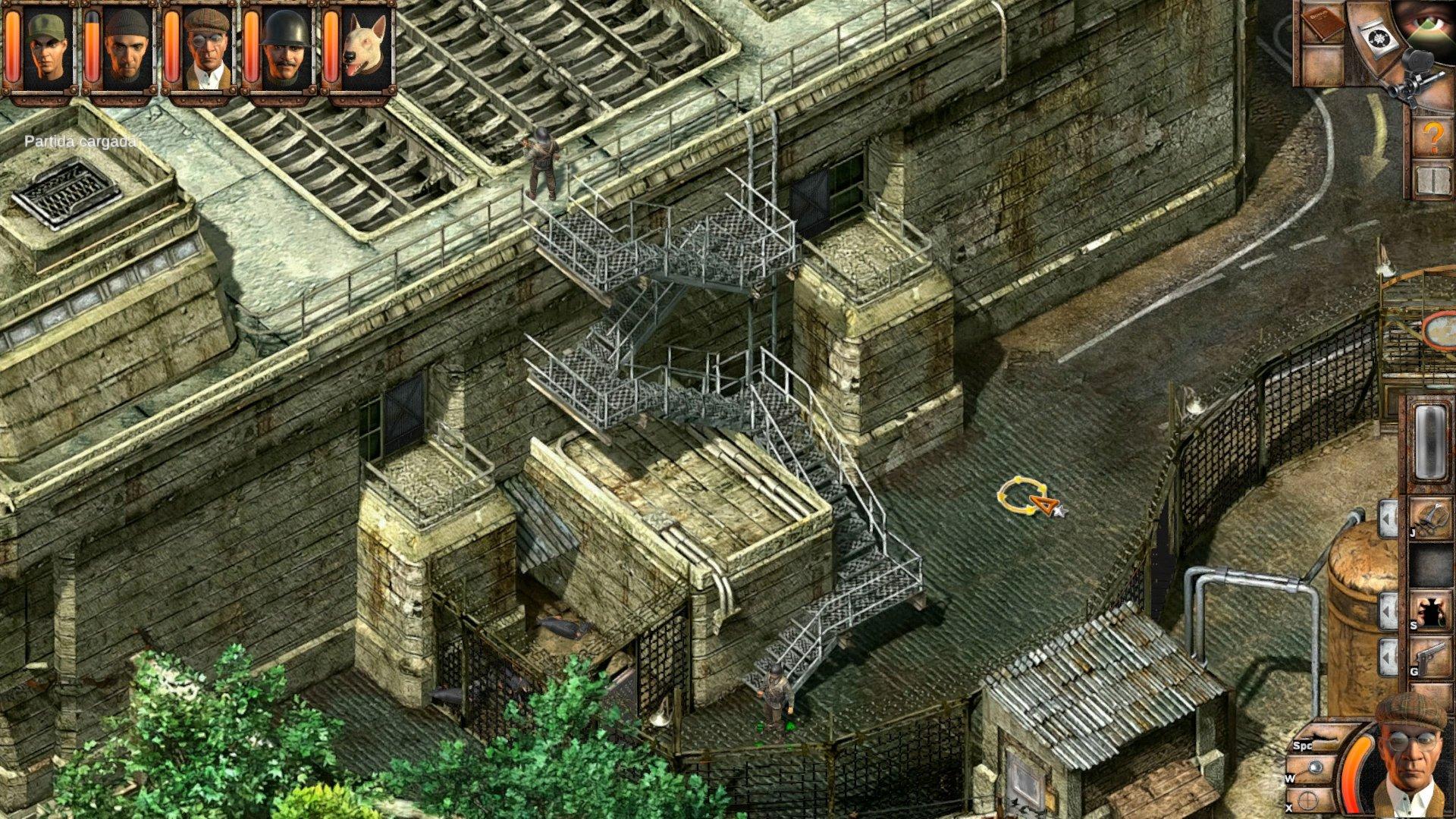Expand the arrow beside the J inventory slot
The image size is (1456, 819).
(1386, 517)
